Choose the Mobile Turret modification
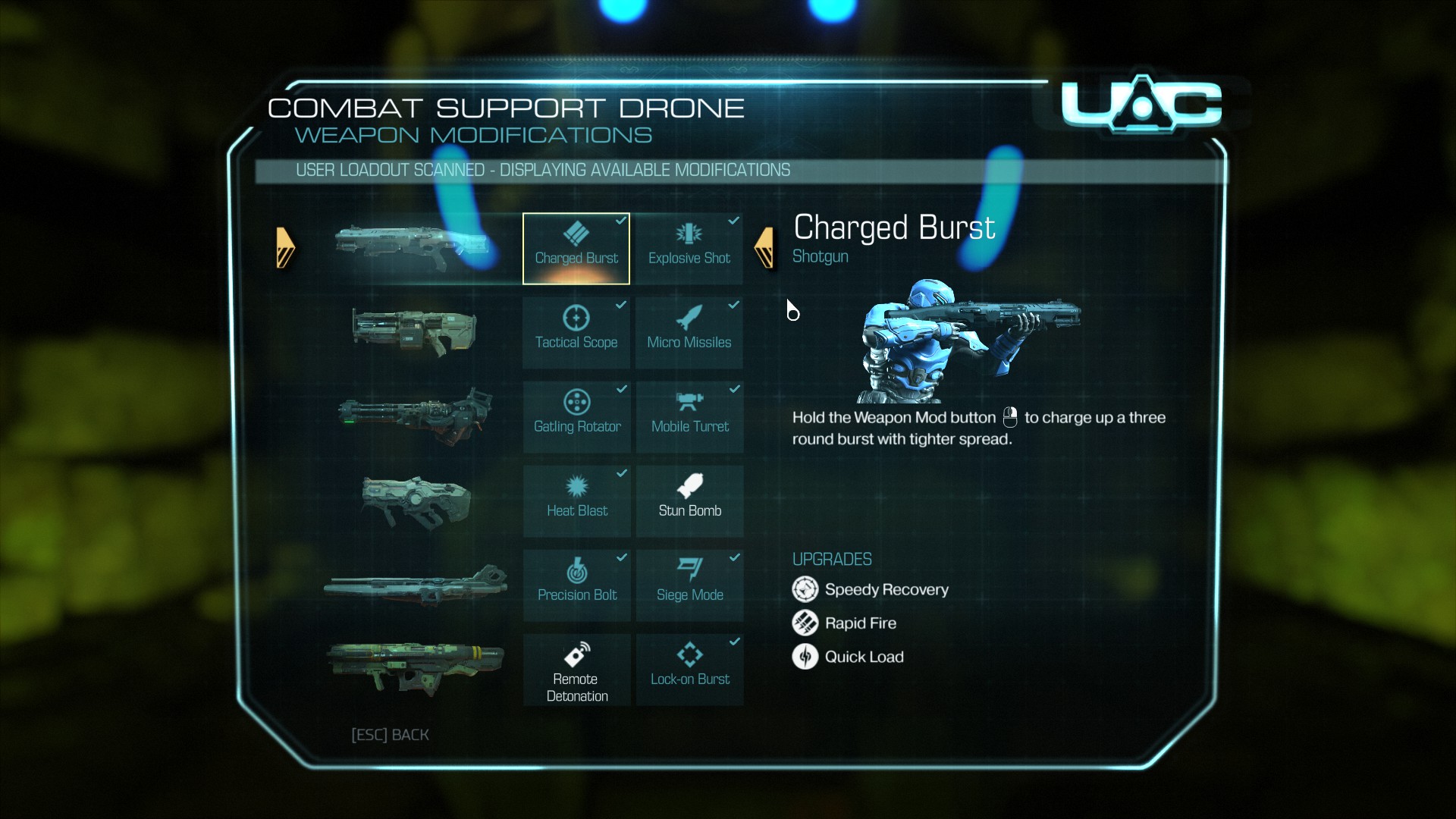 point(689,417)
